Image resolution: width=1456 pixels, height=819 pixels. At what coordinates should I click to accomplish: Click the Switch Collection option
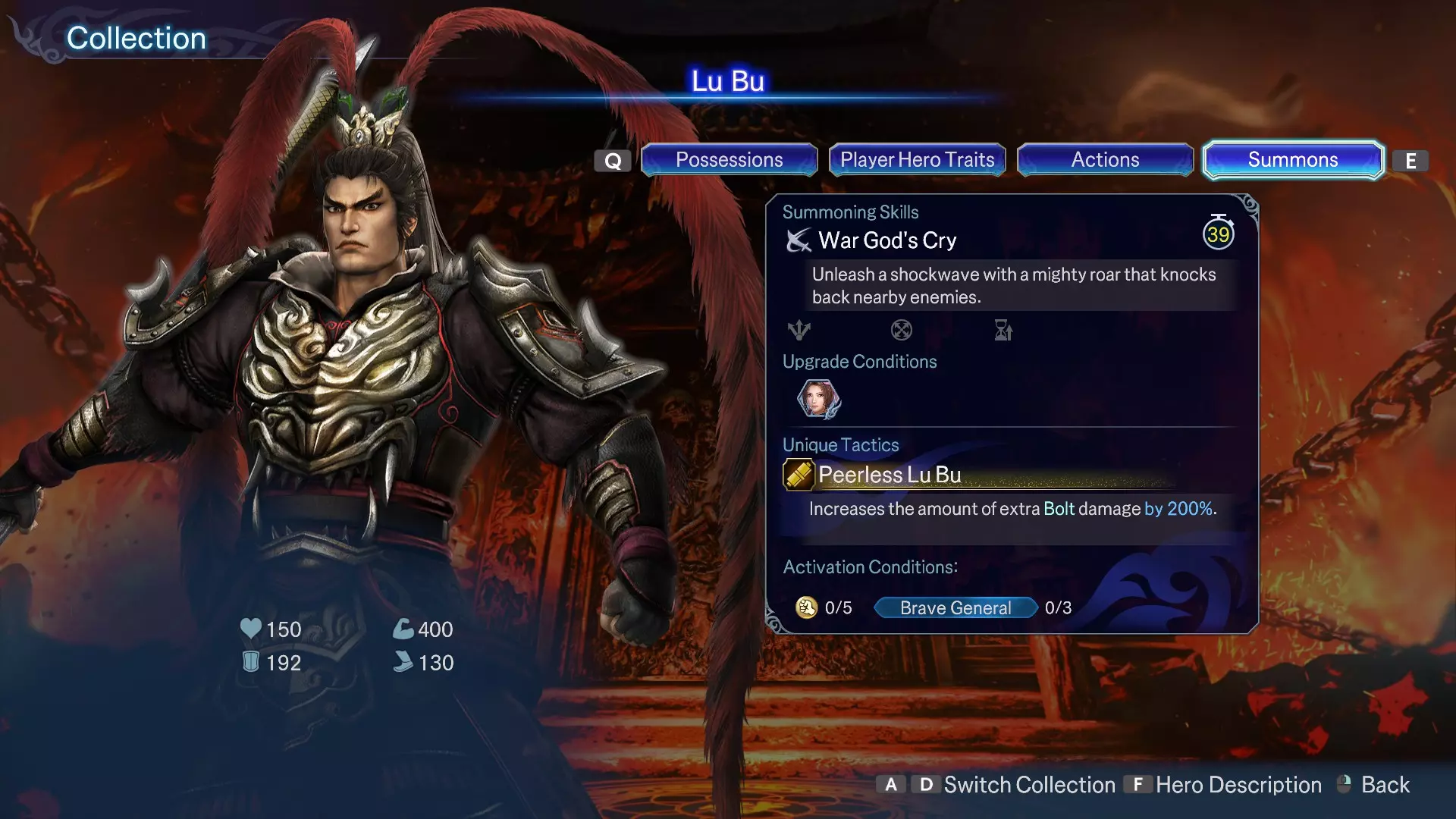(1028, 785)
